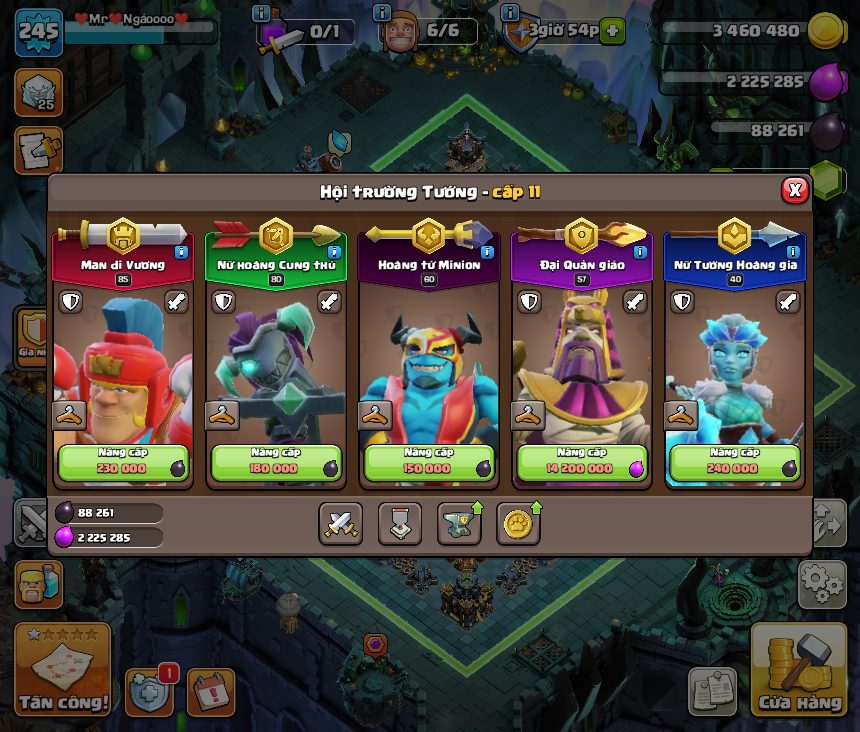Viewport: 860px width, 732px height.
Task: Add shield time with green plus
Action: tap(612, 31)
